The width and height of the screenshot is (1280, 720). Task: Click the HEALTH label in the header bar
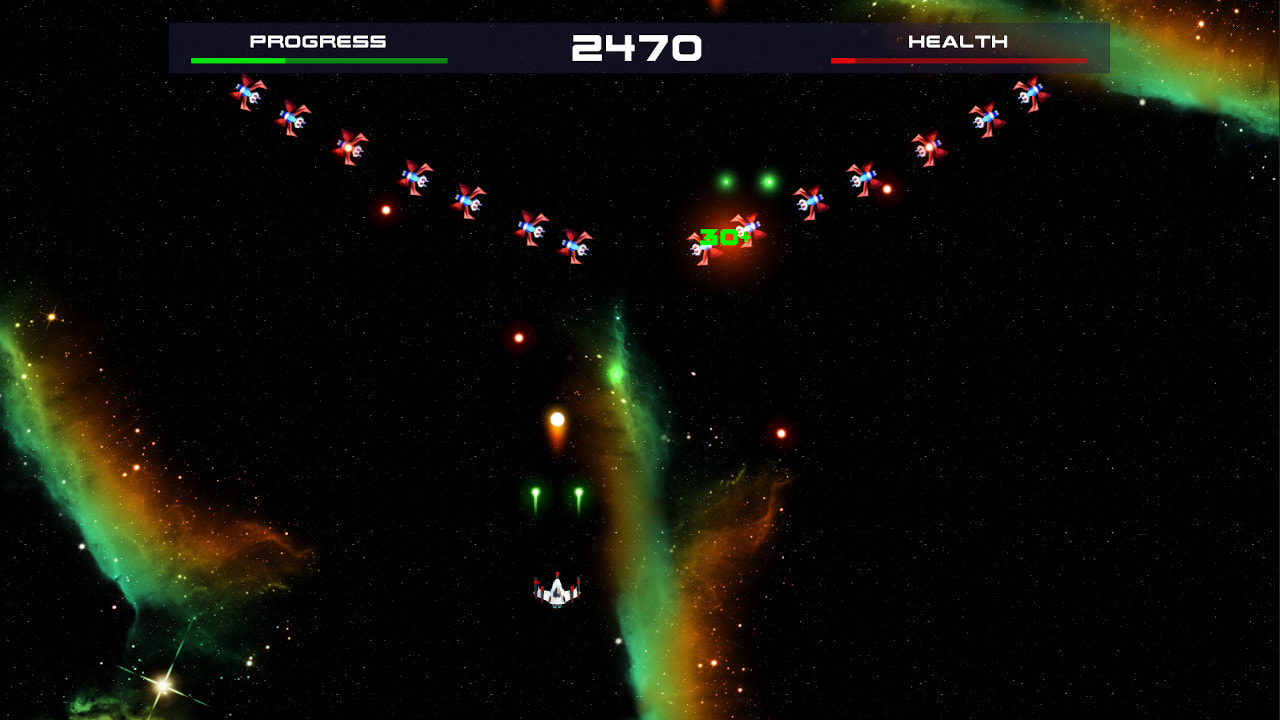tap(957, 41)
